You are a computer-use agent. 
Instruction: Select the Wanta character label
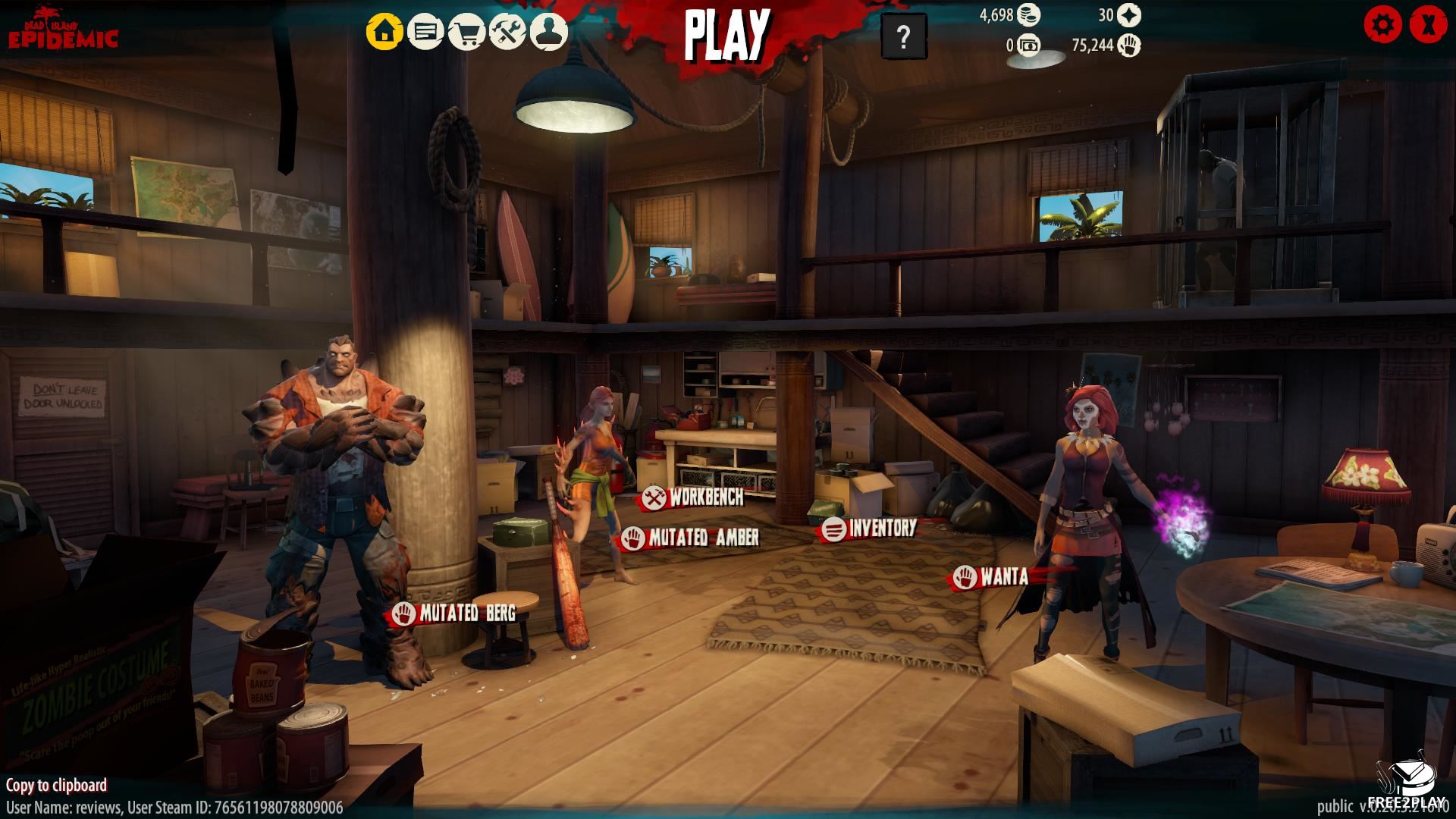[x=992, y=577]
